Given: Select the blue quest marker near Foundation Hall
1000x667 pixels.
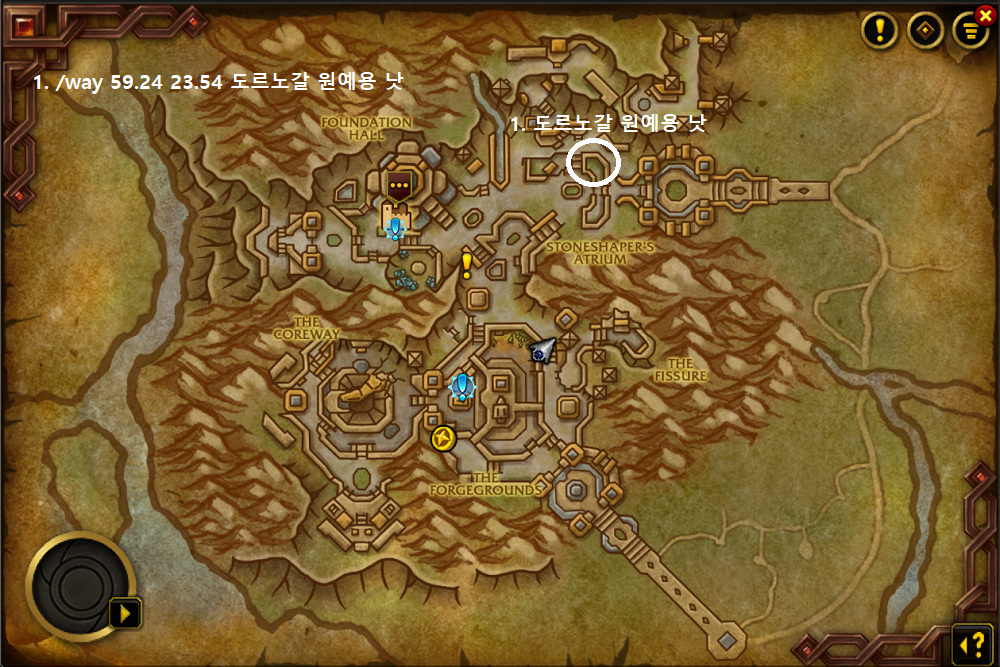Looking at the screenshot, I should [x=396, y=228].
